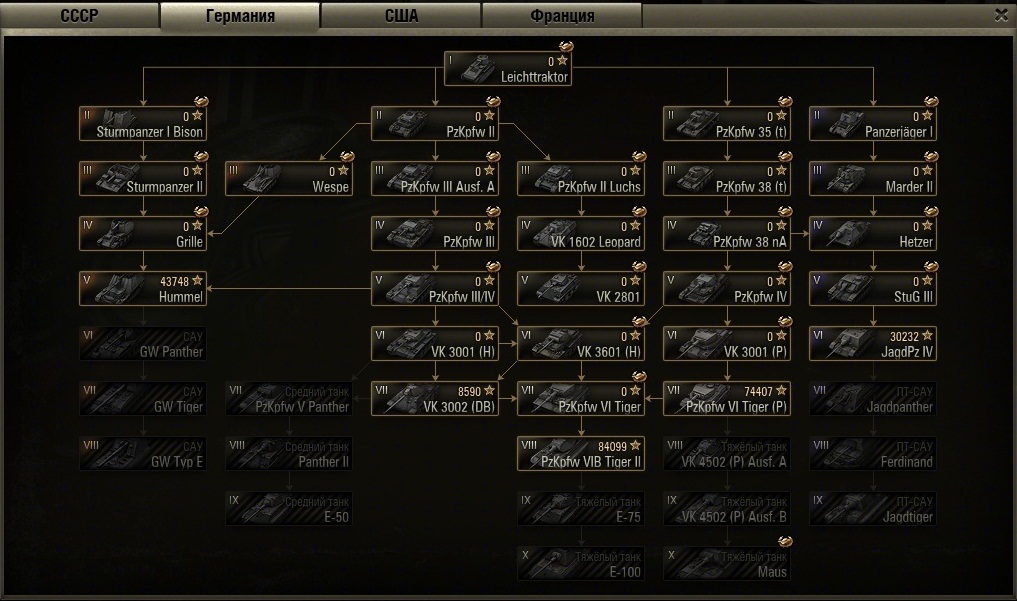Close the tech tree window
The width and height of the screenshot is (1017, 601).
(x=1001, y=15)
